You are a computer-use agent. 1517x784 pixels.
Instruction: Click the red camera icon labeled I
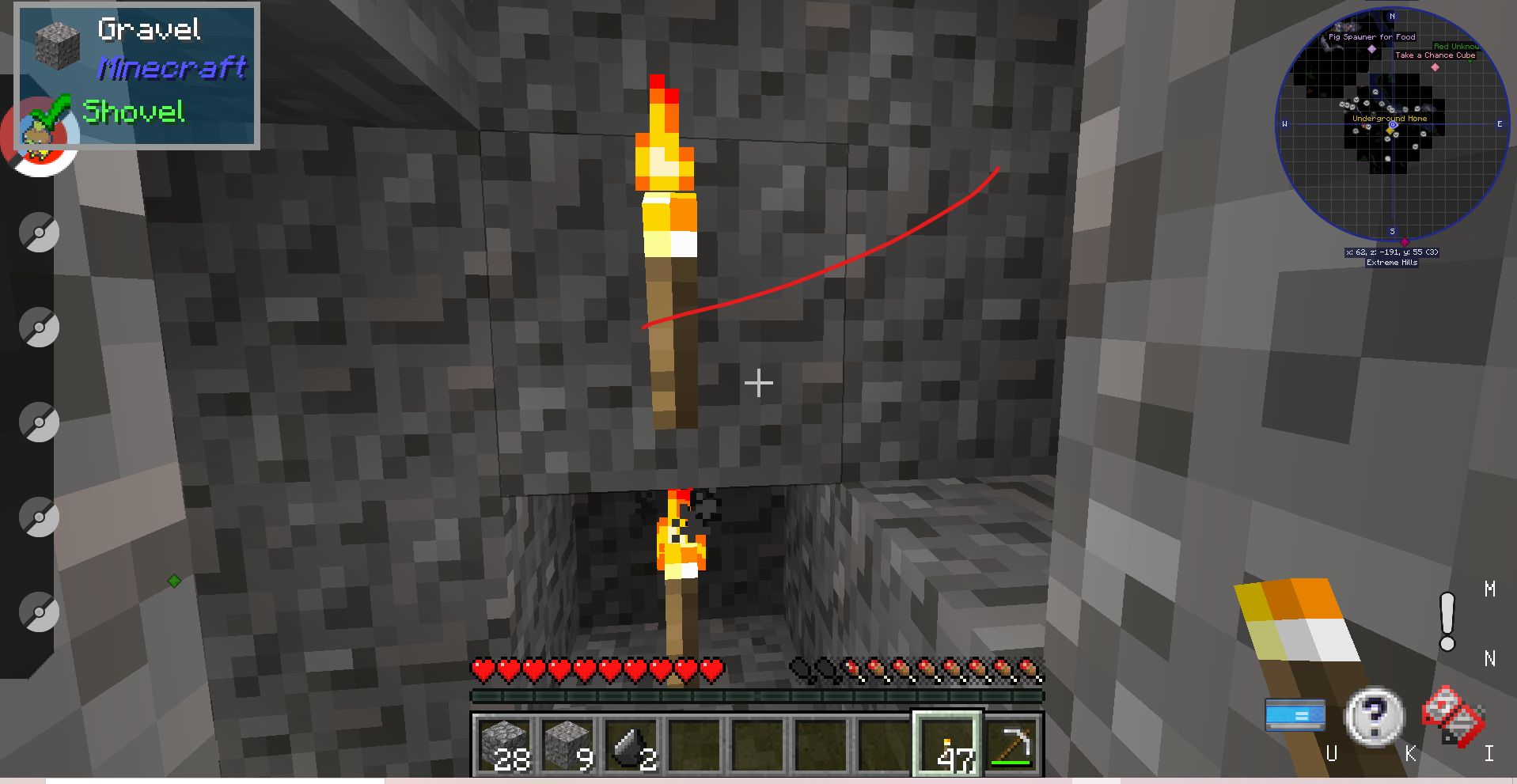point(1457,716)
